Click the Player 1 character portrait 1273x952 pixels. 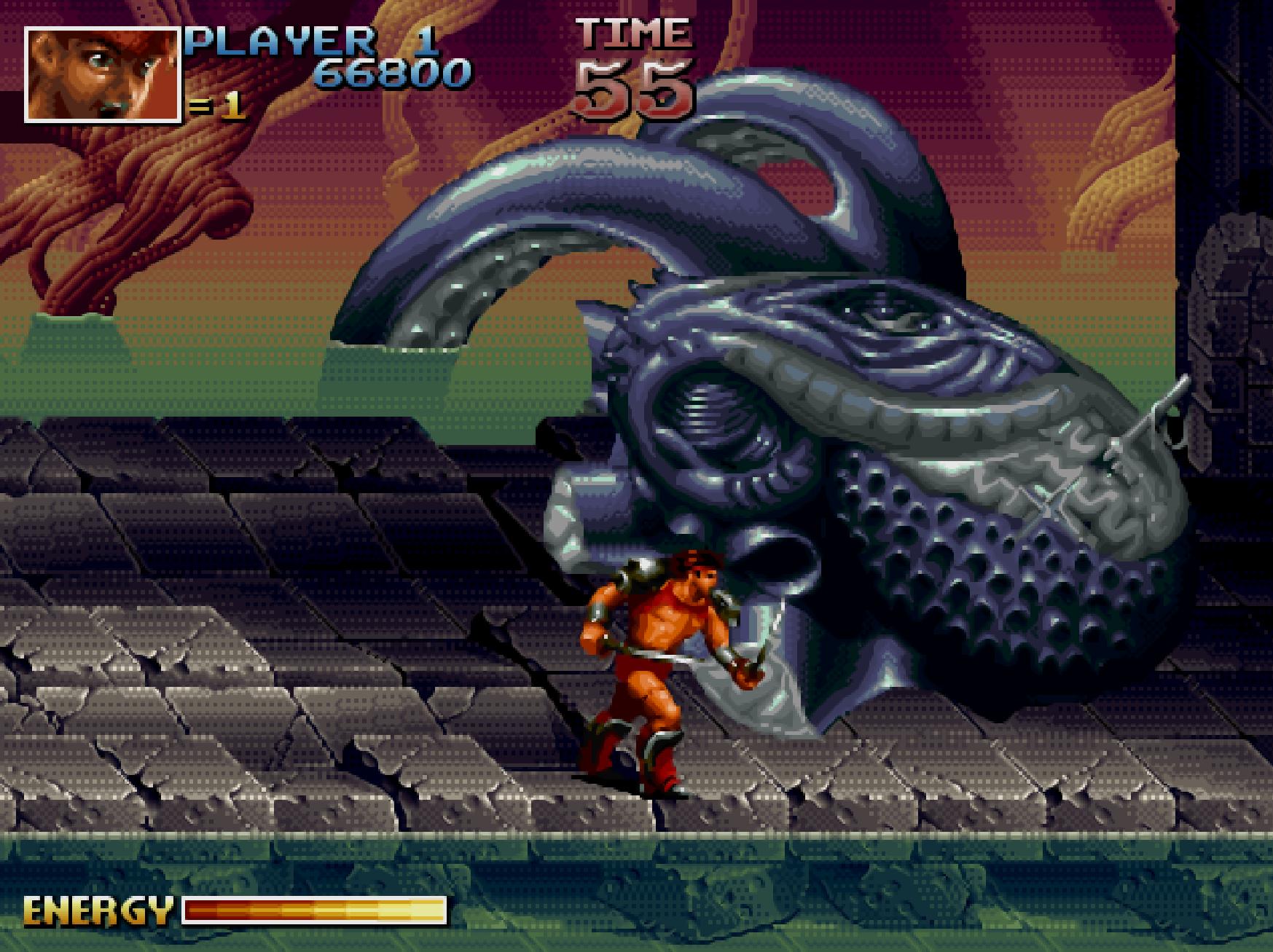[x=102, y=75]
